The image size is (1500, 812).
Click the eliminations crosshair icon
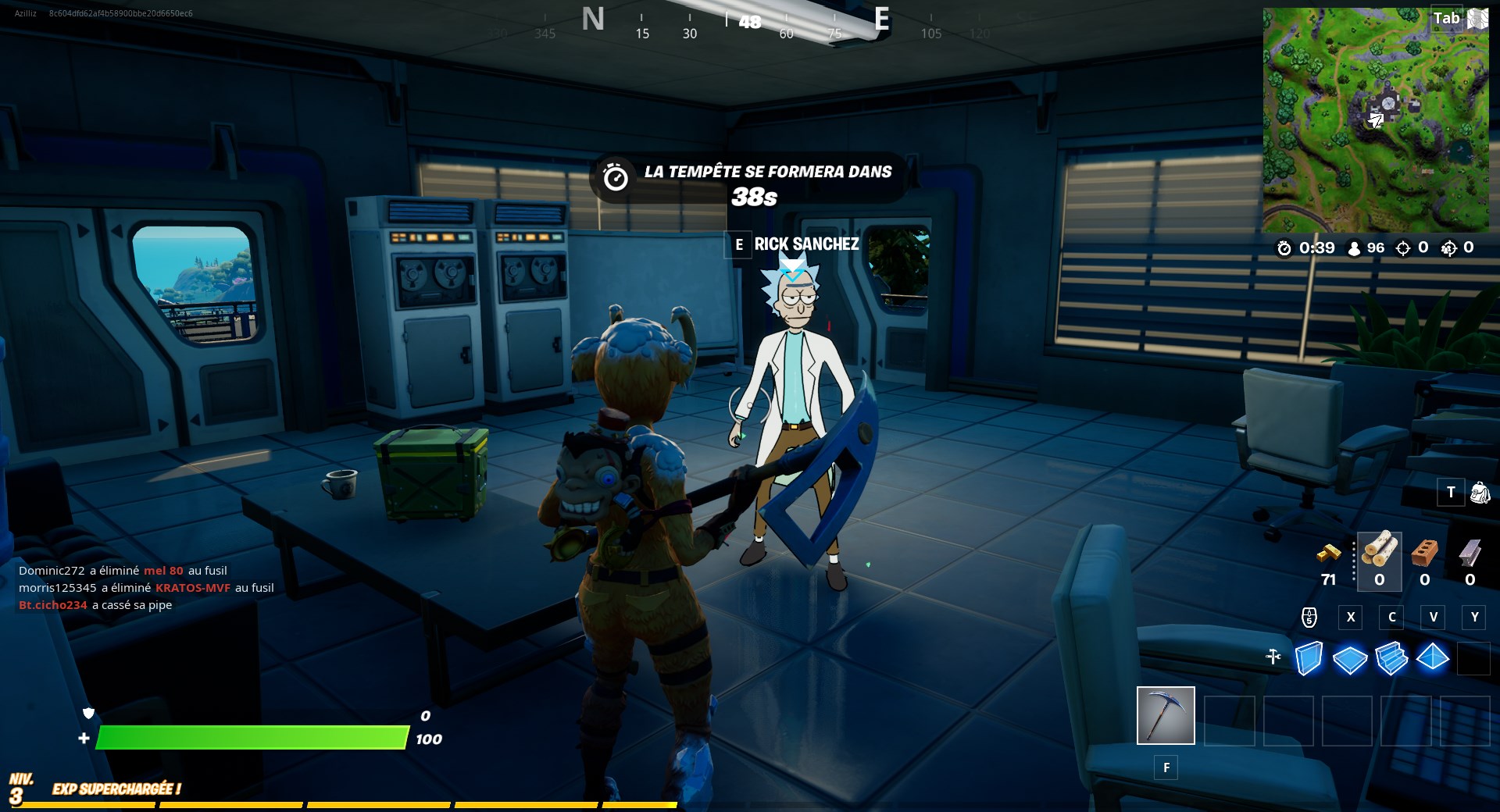point(1404,248)
